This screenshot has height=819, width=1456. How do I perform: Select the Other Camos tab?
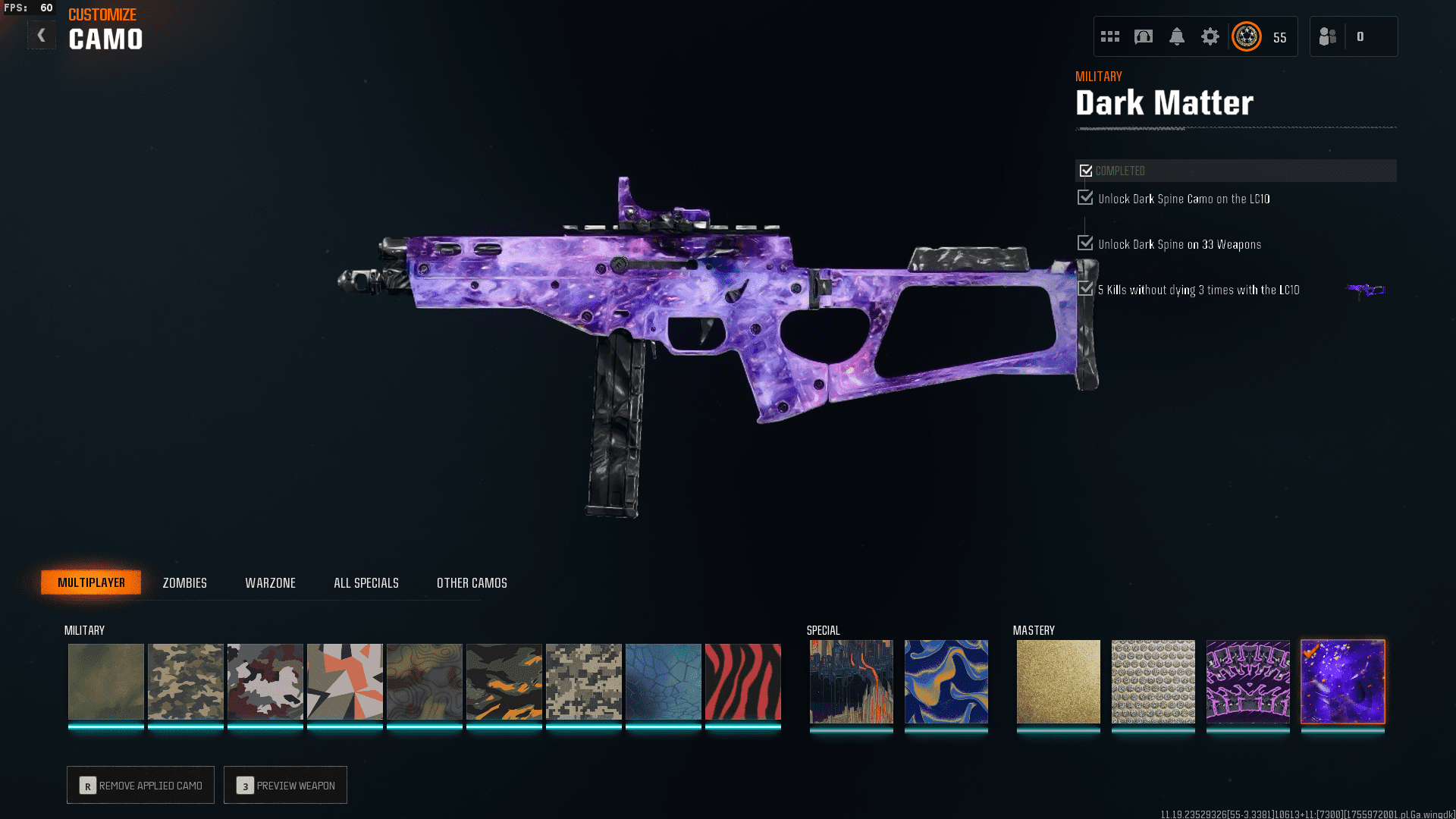472,582
